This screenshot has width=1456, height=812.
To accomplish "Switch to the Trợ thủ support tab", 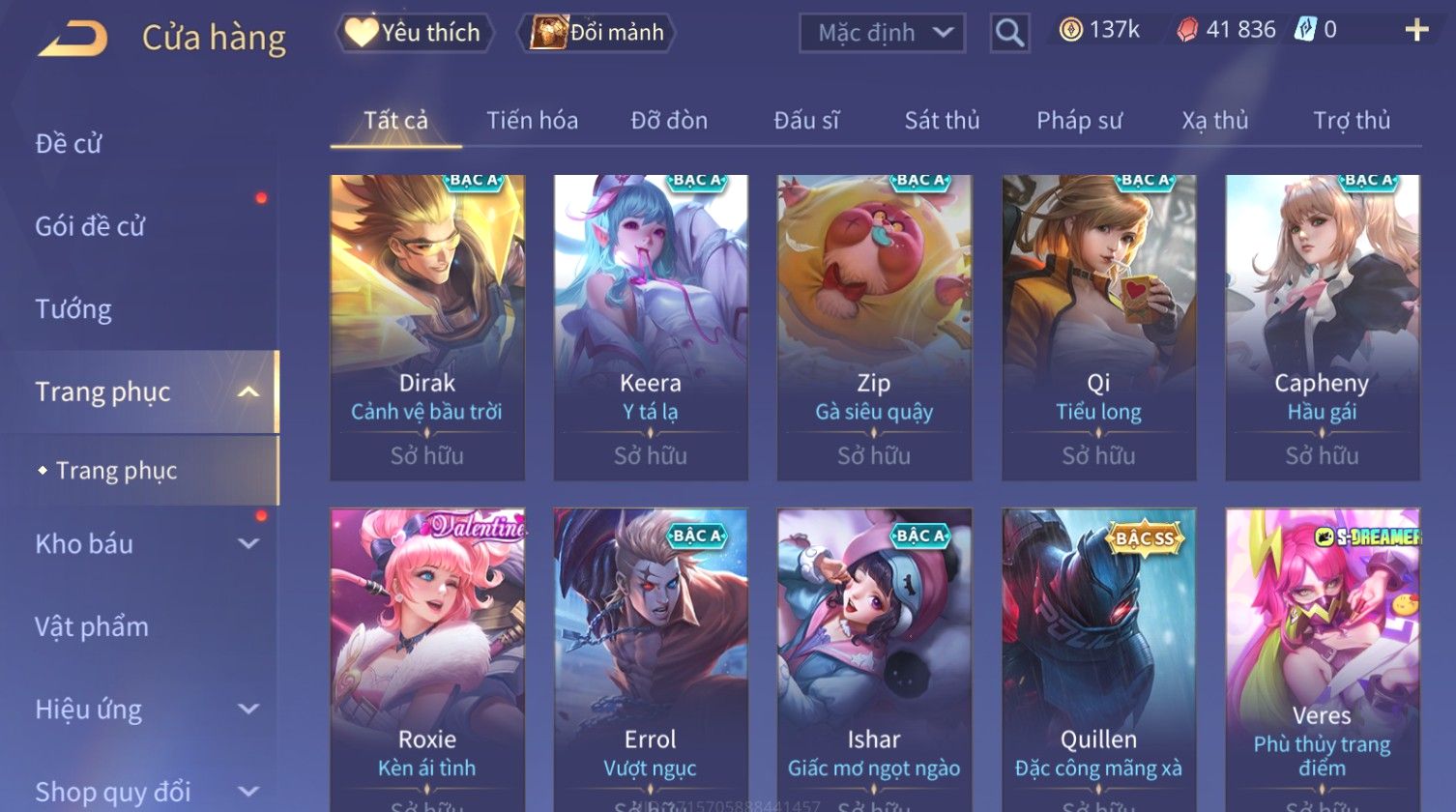I will click(1351, 121).
